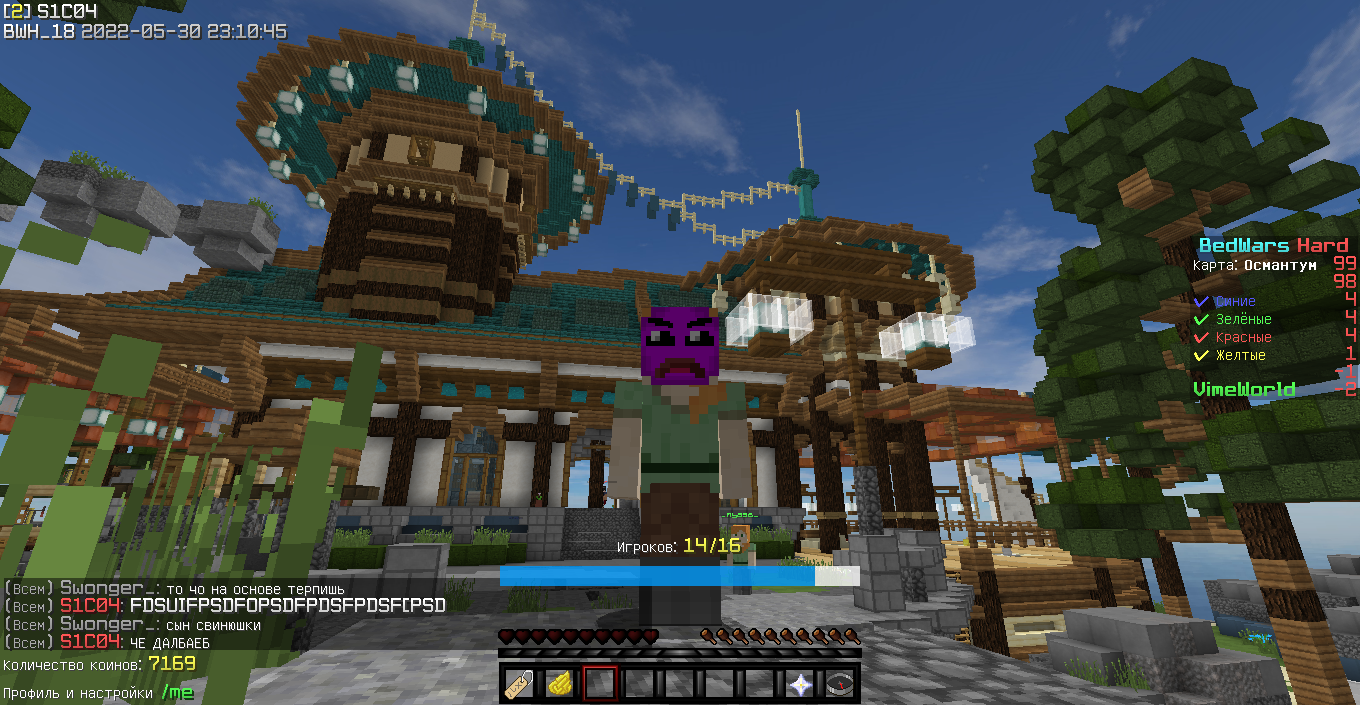Choose the gold pile item in hotbar

click(x=560, y=684)
